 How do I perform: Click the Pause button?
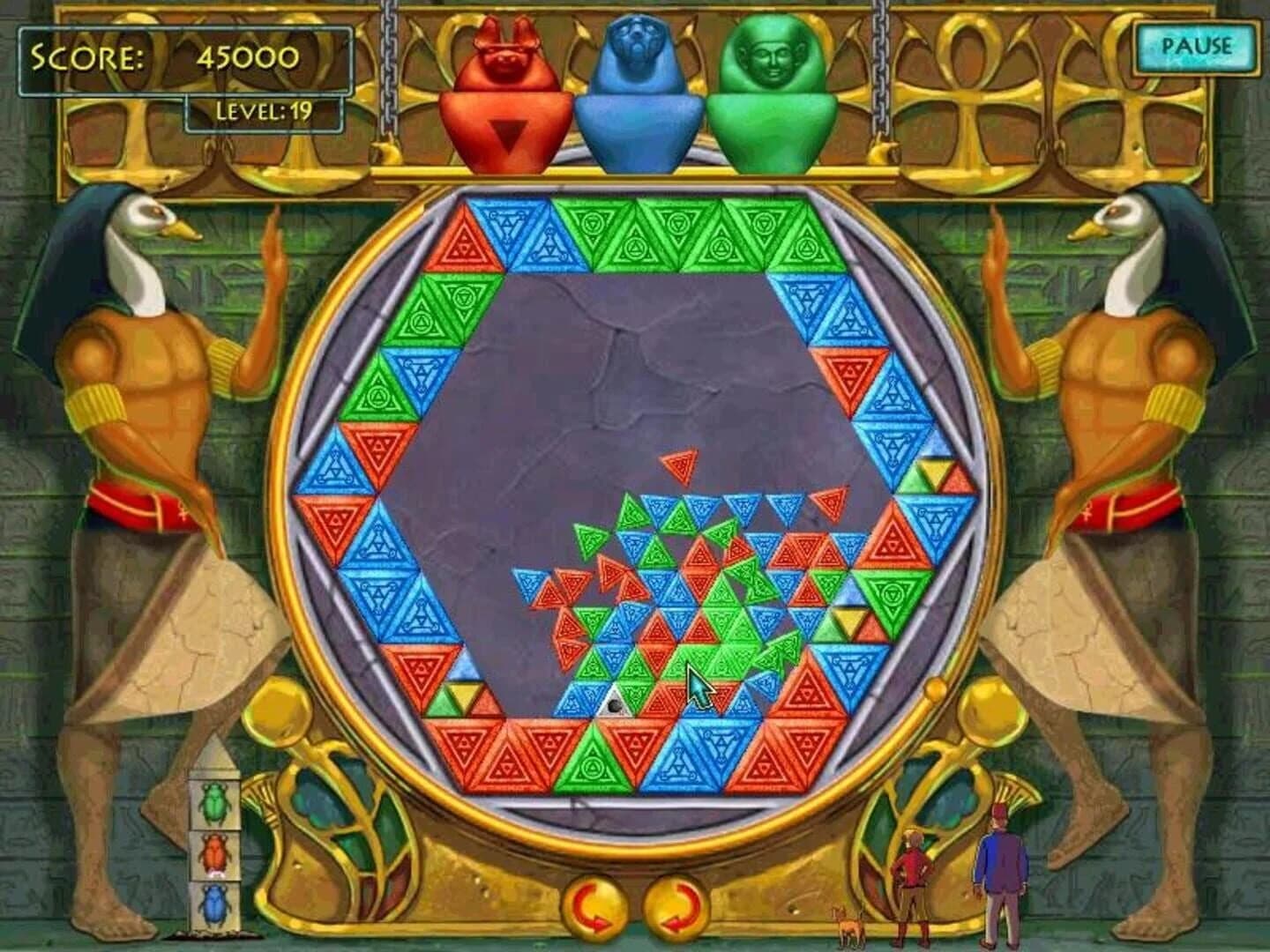click(1199, 42)
